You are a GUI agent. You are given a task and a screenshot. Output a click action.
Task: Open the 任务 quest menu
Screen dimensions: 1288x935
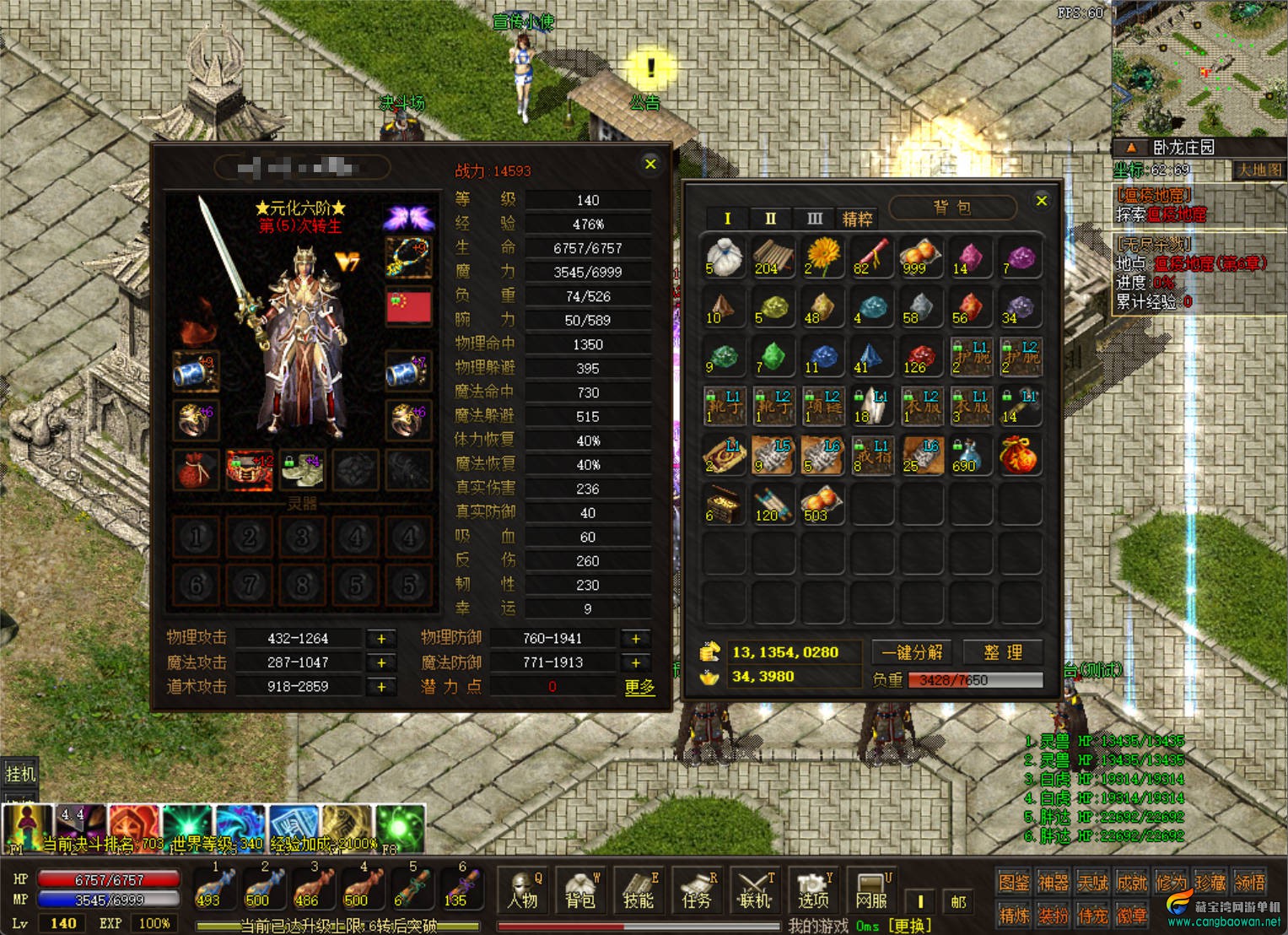[697, 891]
